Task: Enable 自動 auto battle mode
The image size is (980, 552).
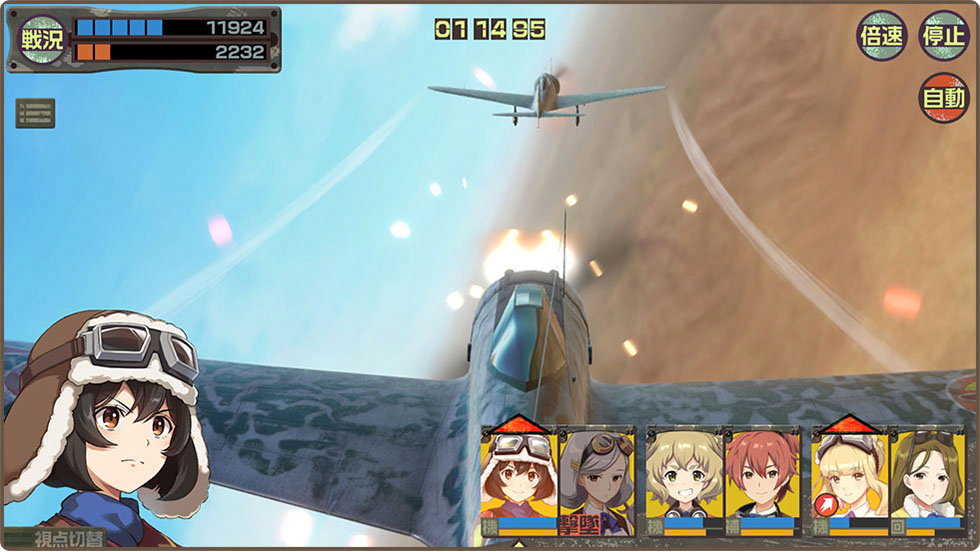Action: pyautogui.click(x=943, y=98)
